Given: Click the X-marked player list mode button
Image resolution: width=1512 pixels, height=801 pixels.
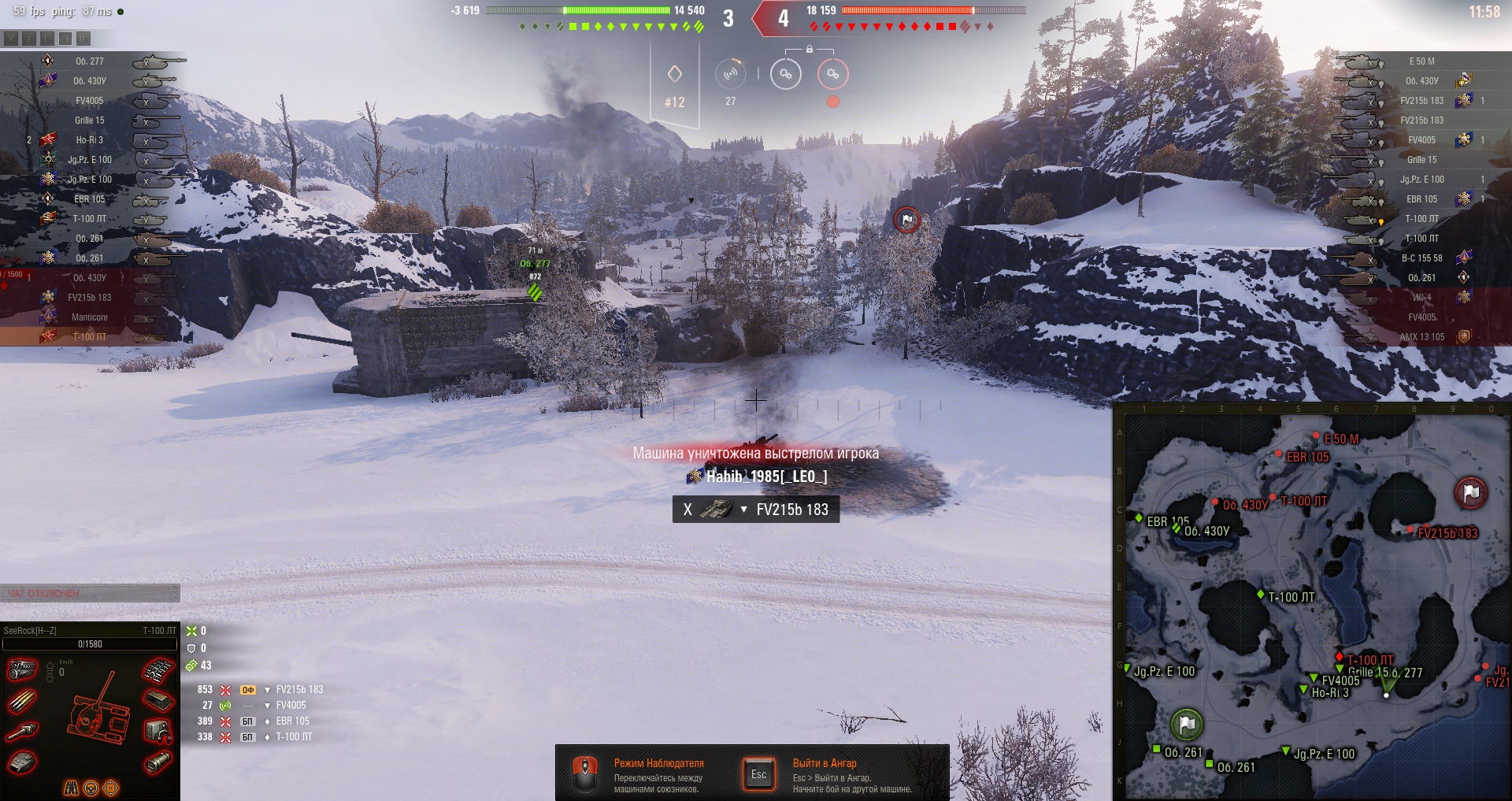Looking at the screenshot, I should (x=11, y=38).
